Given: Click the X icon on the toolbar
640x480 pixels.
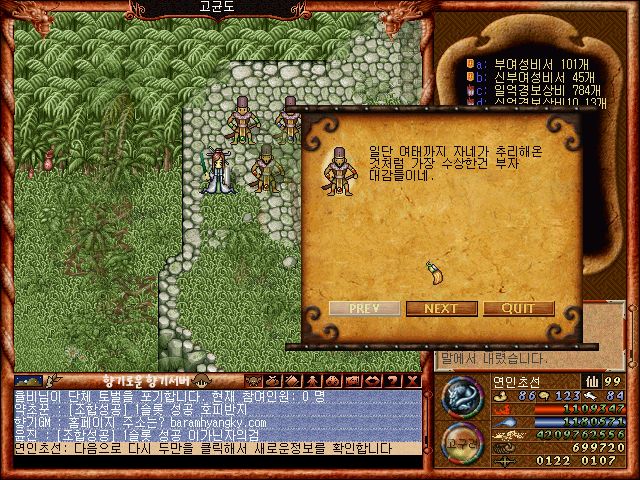Looking at the screenshot, I should pos(412,380).
